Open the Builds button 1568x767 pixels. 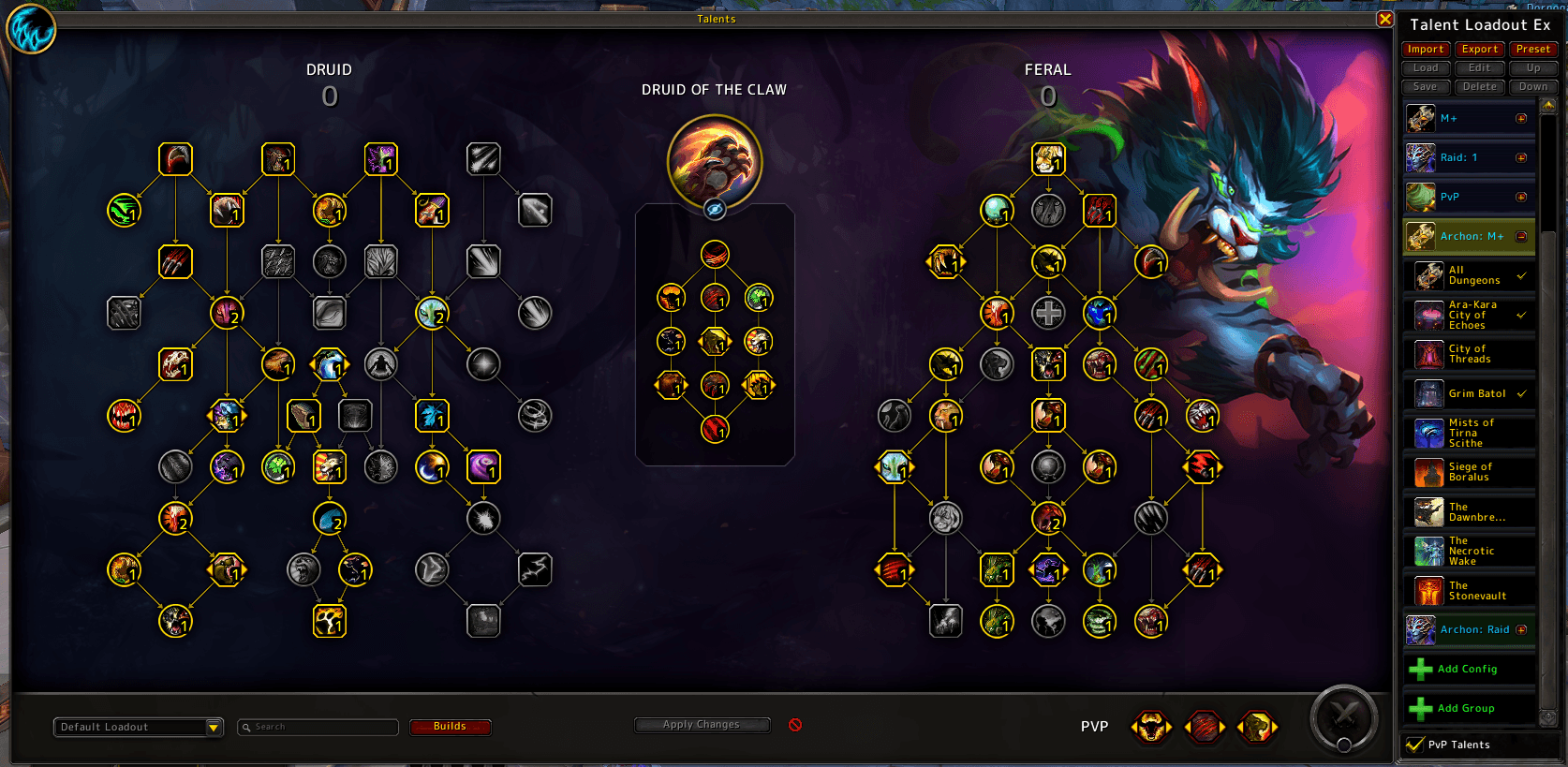pos(450,727)
